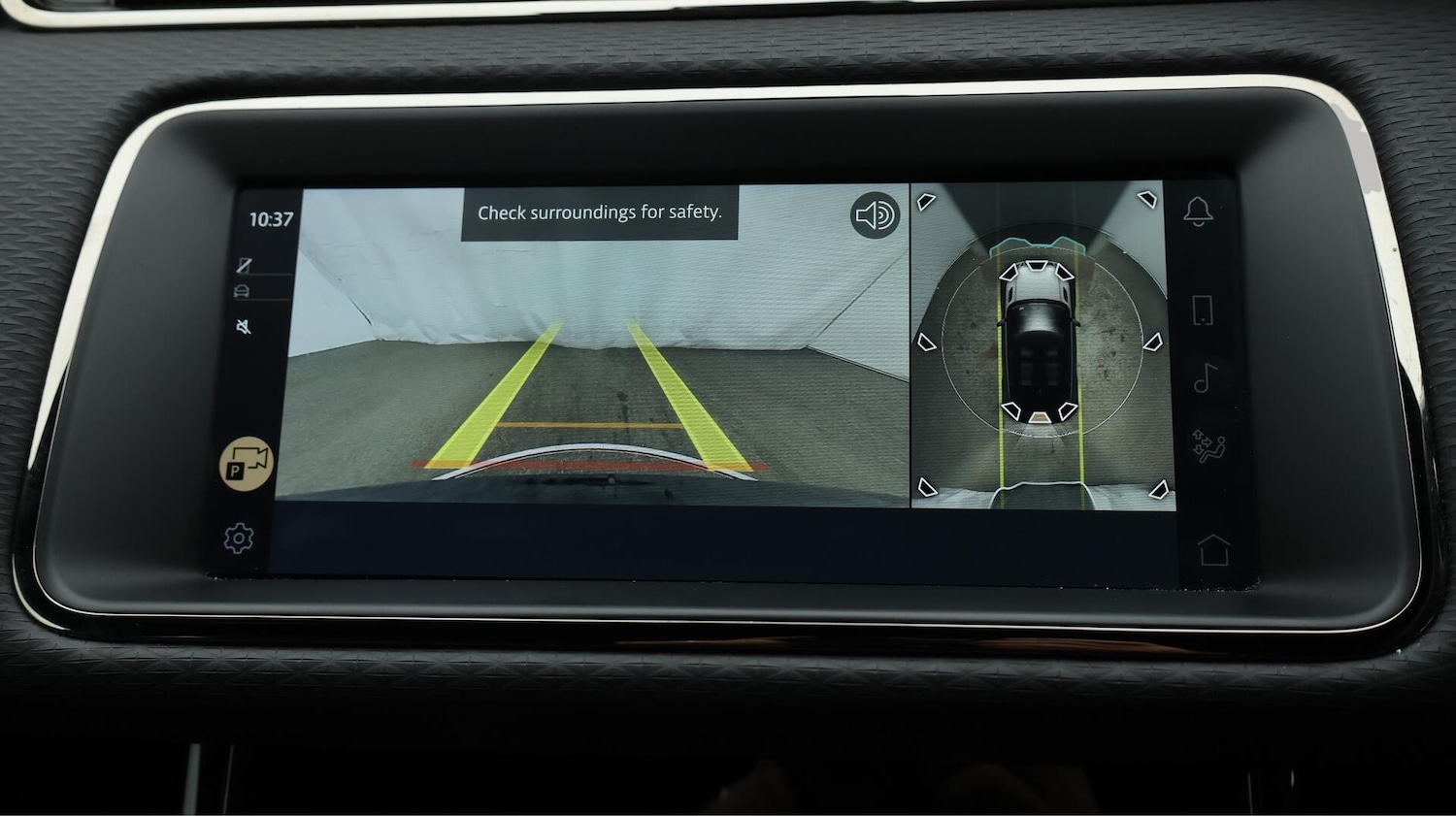The height and width of the screenshot is (816, 1456).
Task: Select the rear-right corner camera arrow
Action: [1156, 489]
